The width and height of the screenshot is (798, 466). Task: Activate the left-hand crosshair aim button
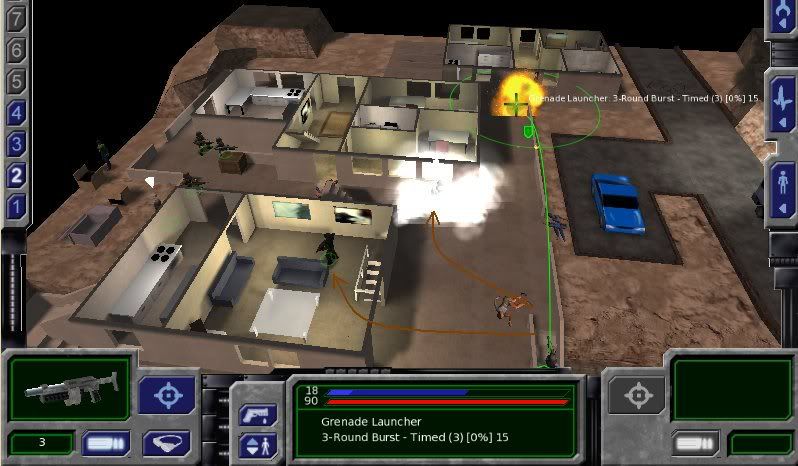[167, 395]
